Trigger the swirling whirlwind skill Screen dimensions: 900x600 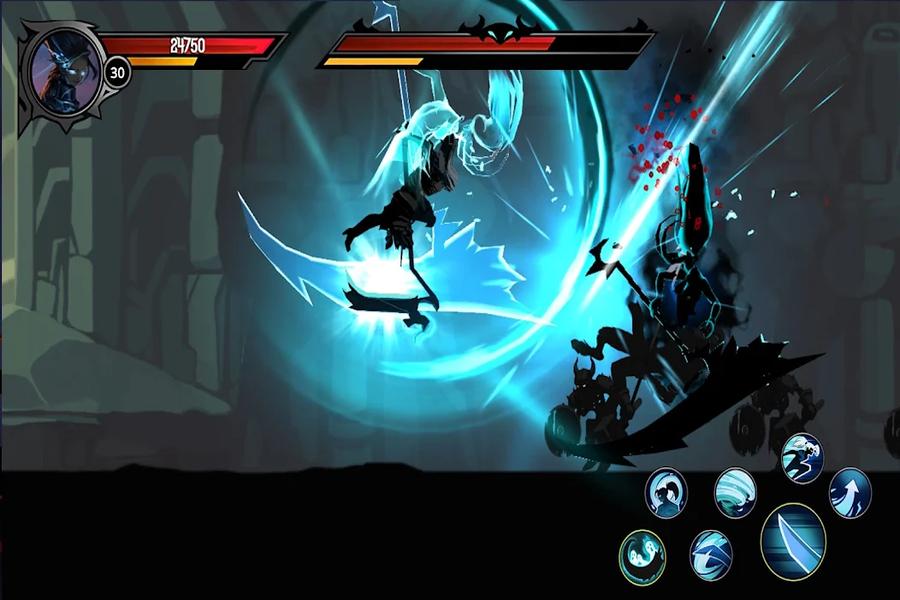(x=735, y=492)
